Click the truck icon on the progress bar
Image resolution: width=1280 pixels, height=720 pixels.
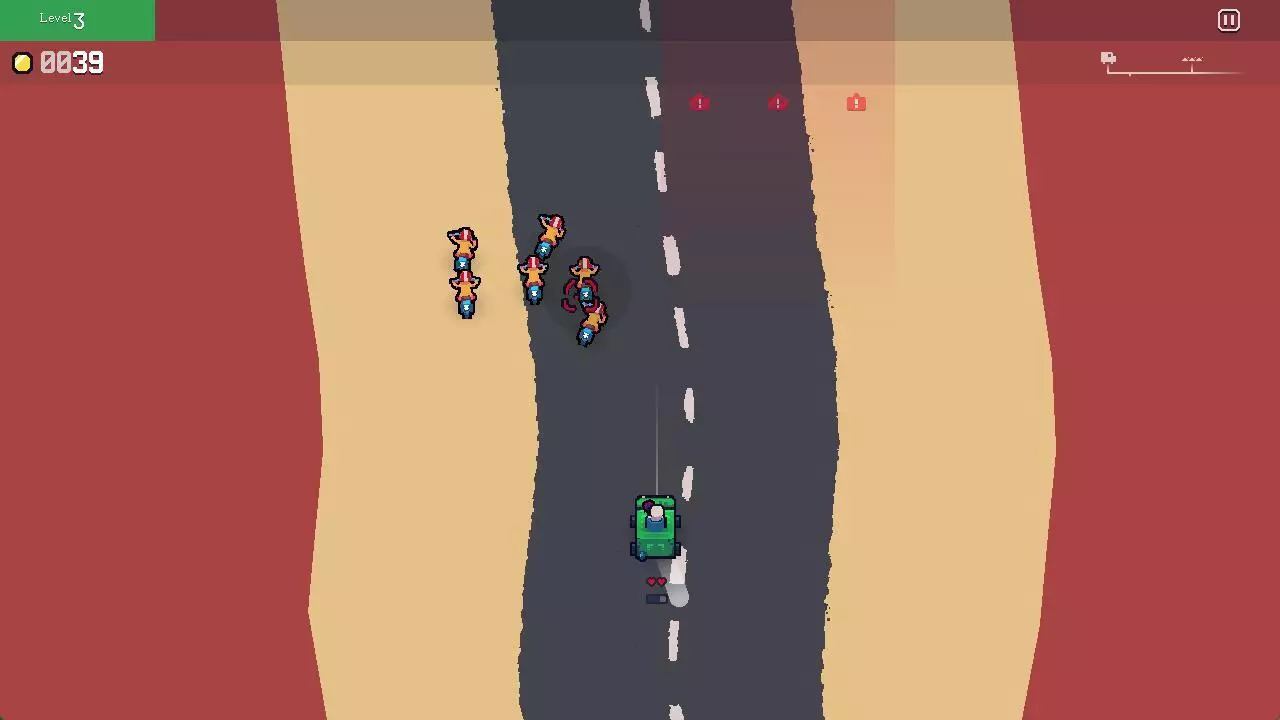click(x=1108, y=58)
